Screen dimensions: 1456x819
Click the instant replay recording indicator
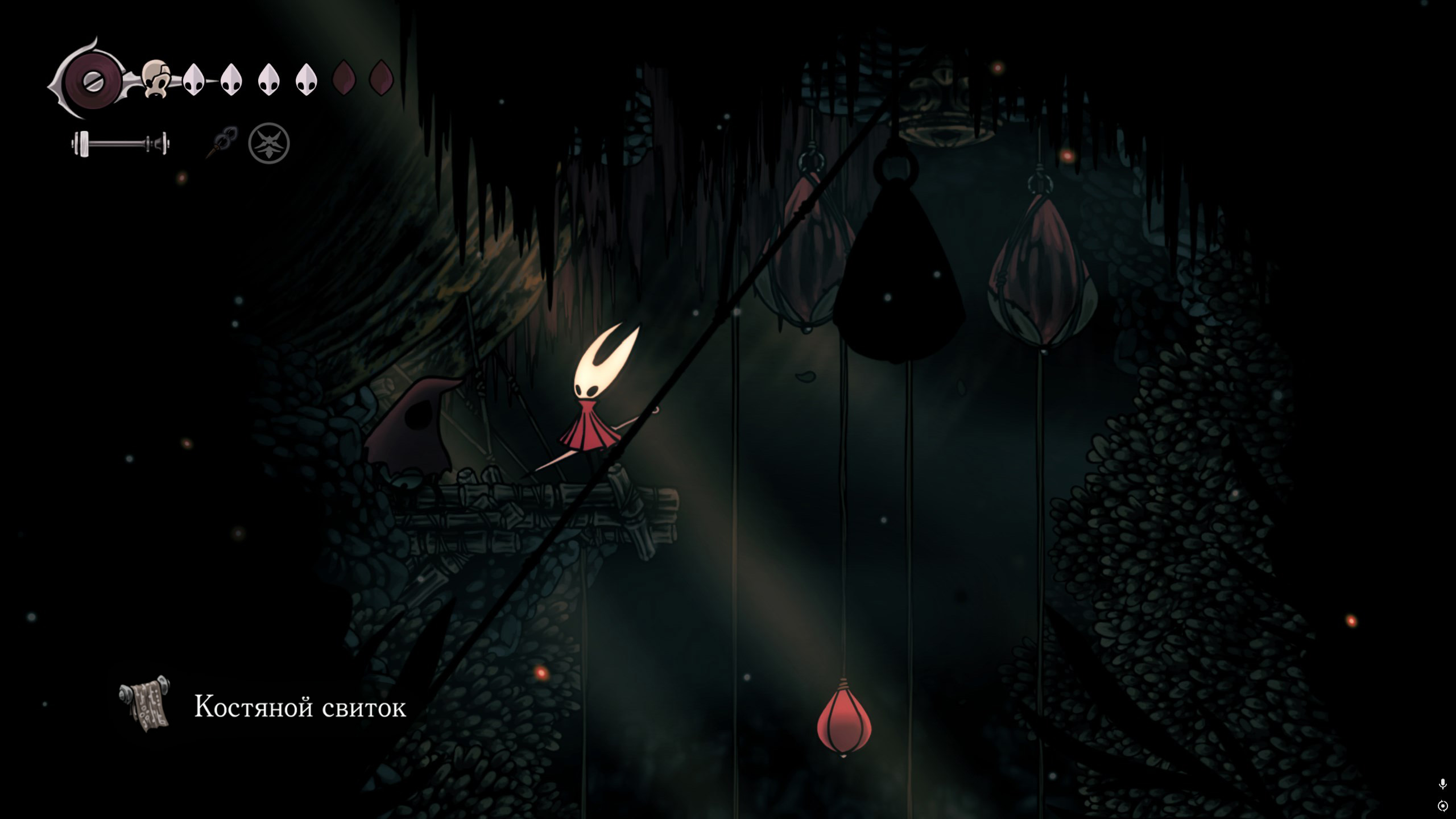1442,806
